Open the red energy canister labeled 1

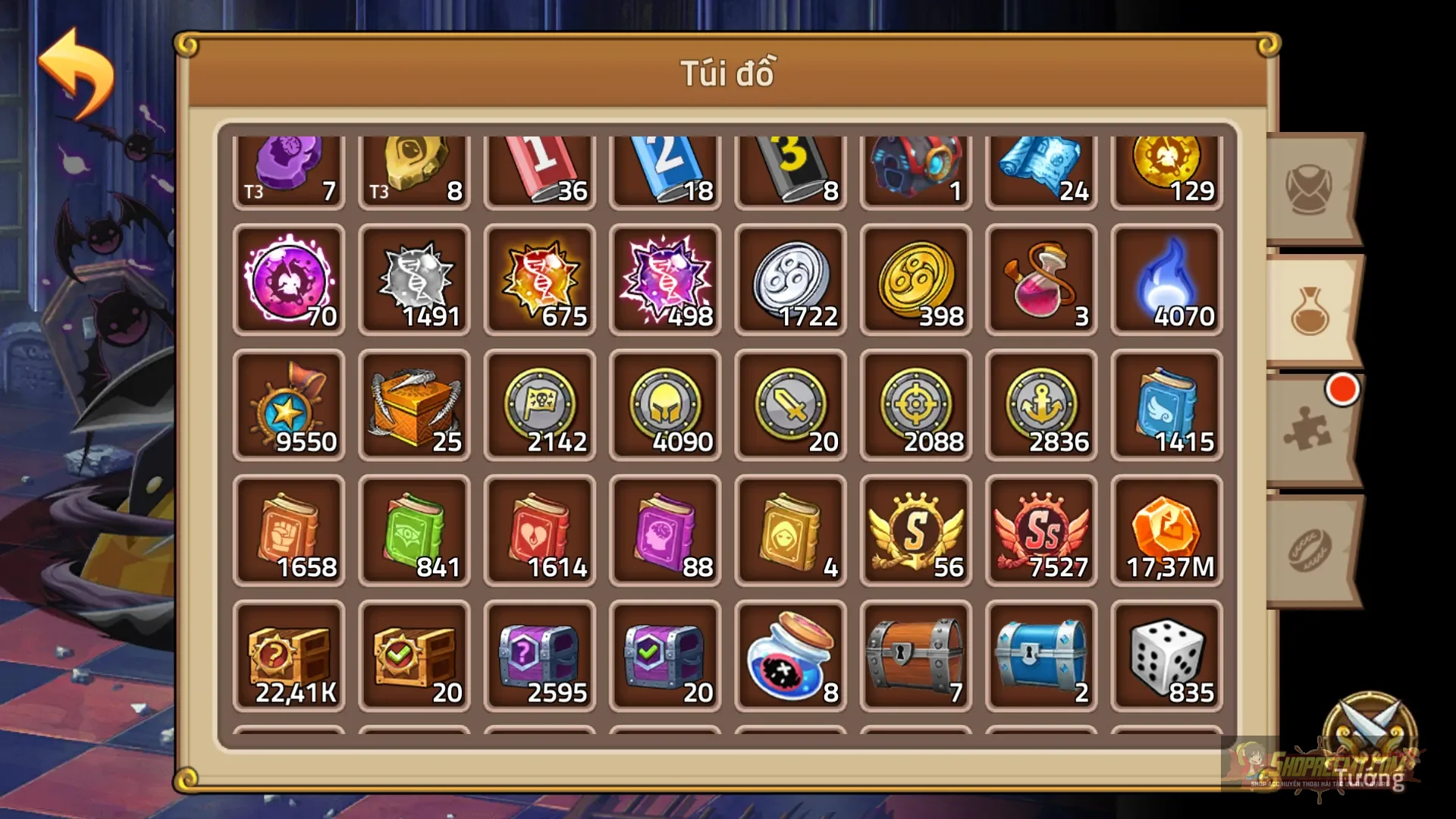pyautogui.click(x=538, y=168)
